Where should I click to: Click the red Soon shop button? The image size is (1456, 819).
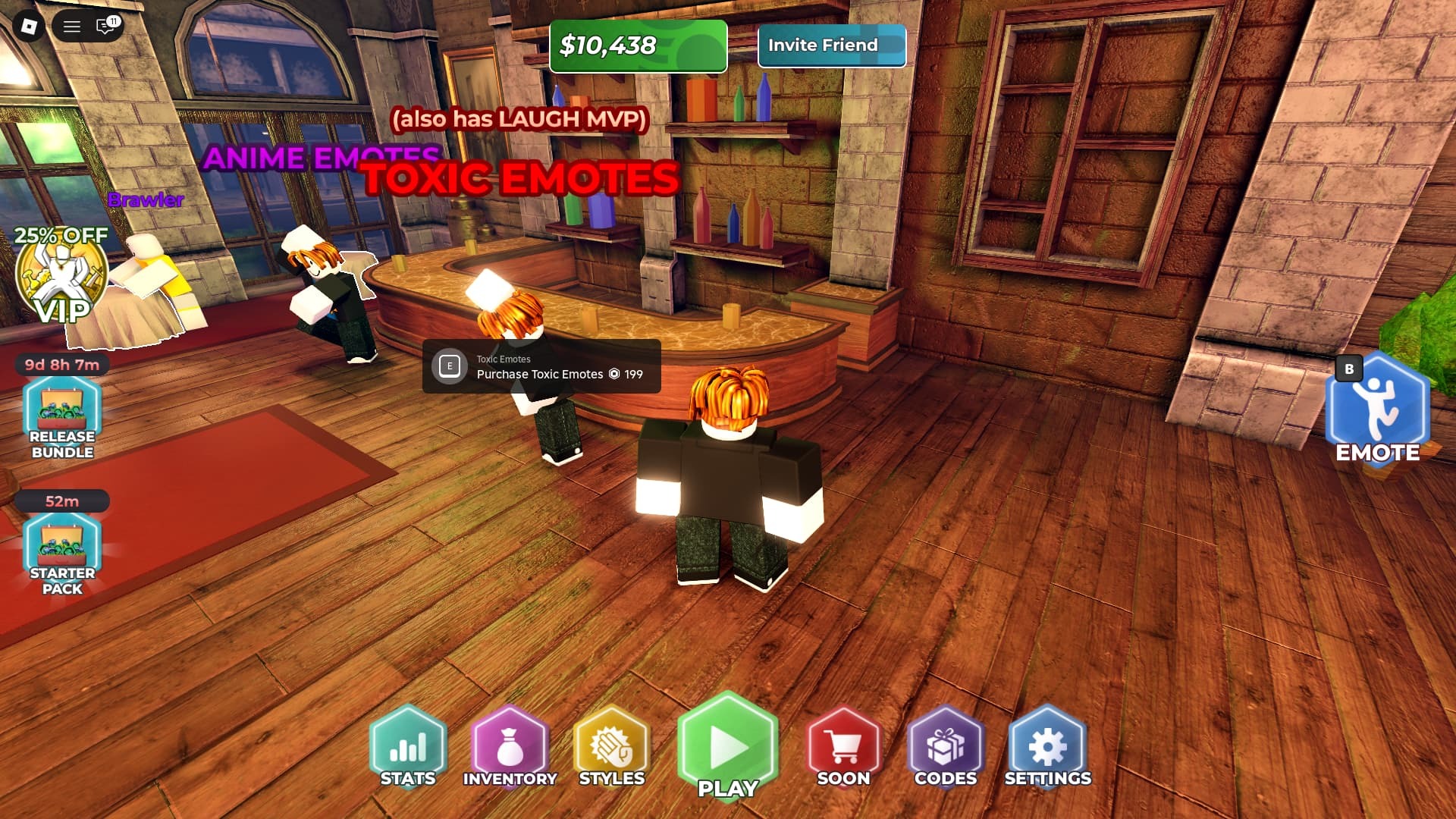coord(843,747)
